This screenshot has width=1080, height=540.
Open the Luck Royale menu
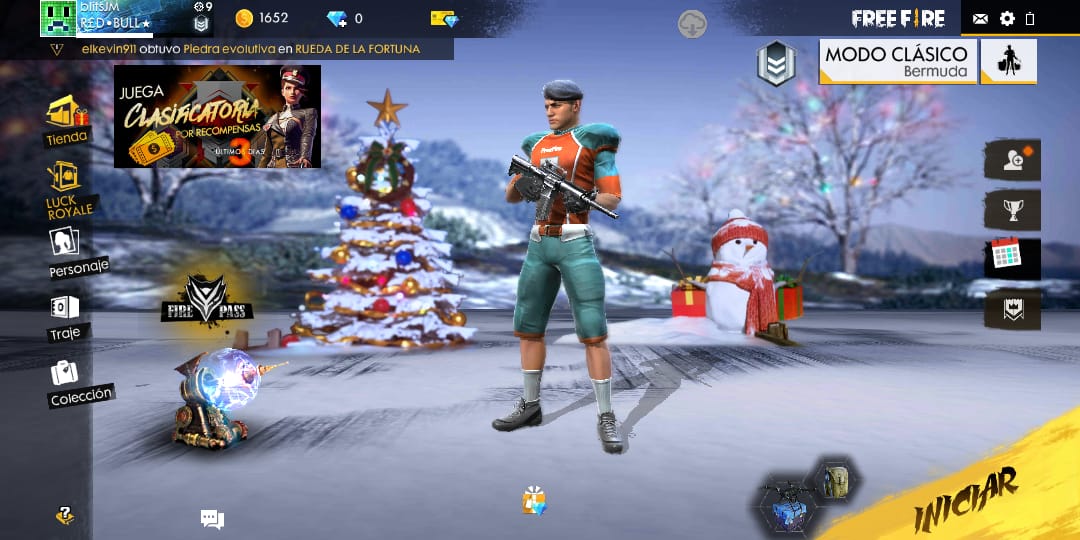(68, 188)
